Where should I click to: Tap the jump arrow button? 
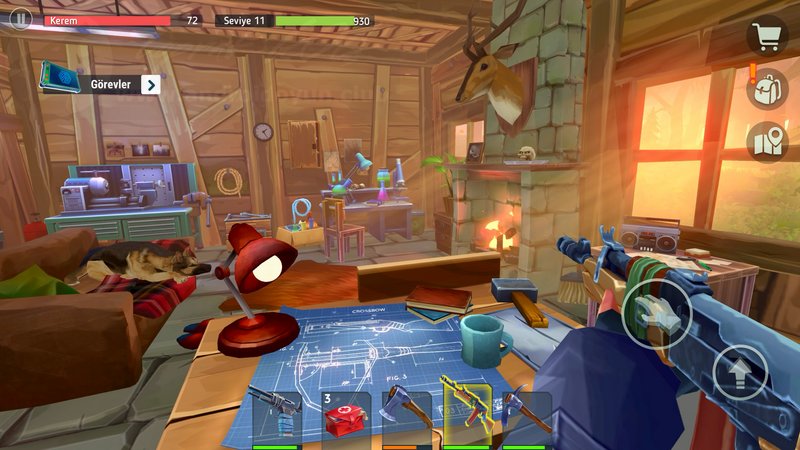tap(740, 373)
